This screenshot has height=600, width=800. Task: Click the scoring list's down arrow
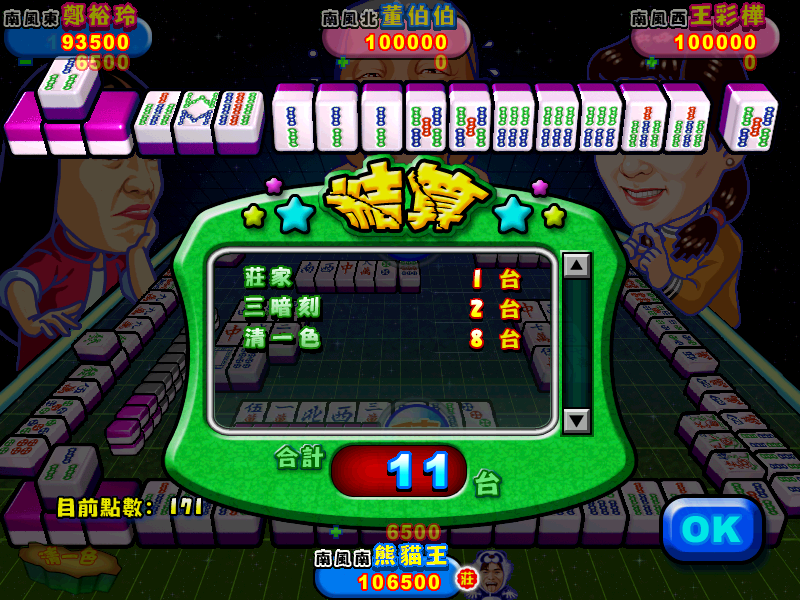point(576,421)
